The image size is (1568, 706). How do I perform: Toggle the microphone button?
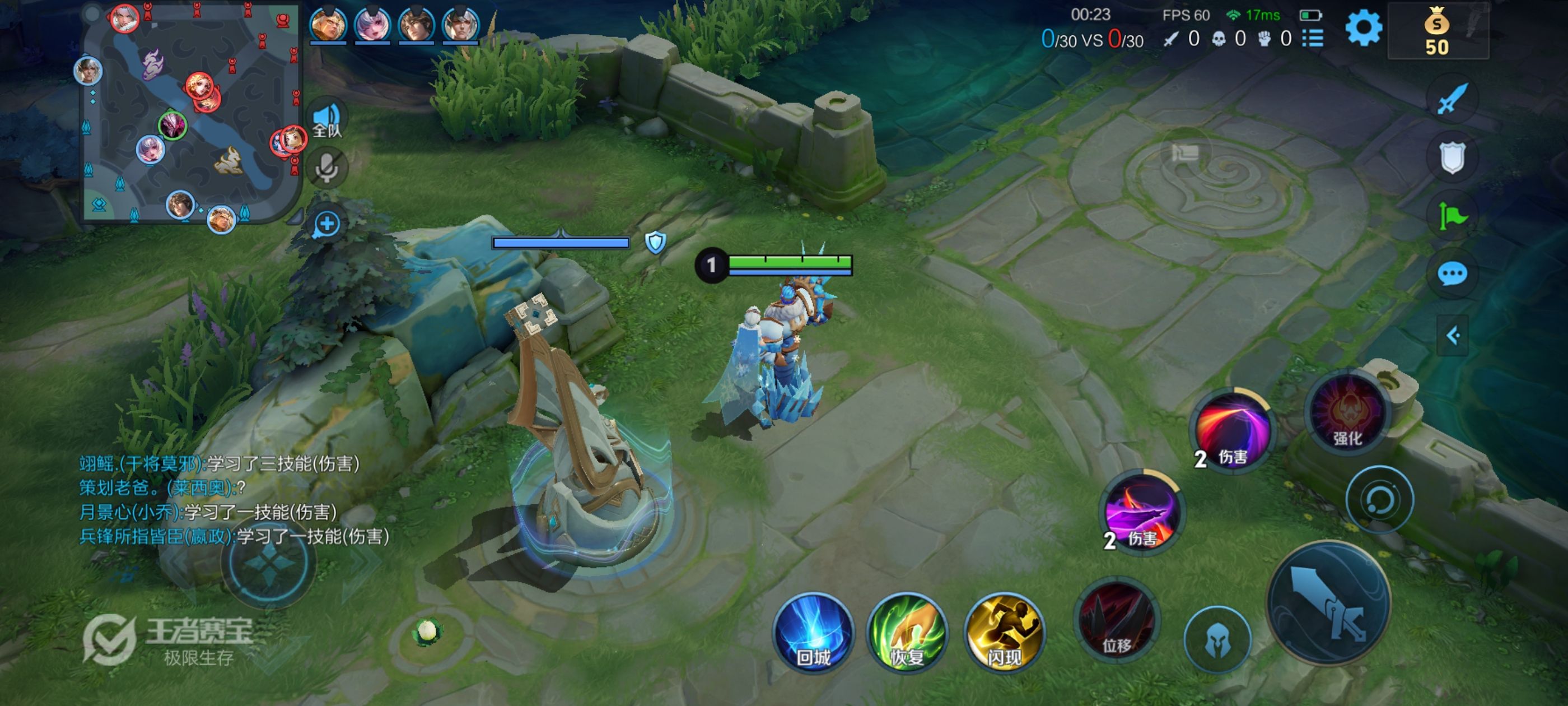click(327, 168)
